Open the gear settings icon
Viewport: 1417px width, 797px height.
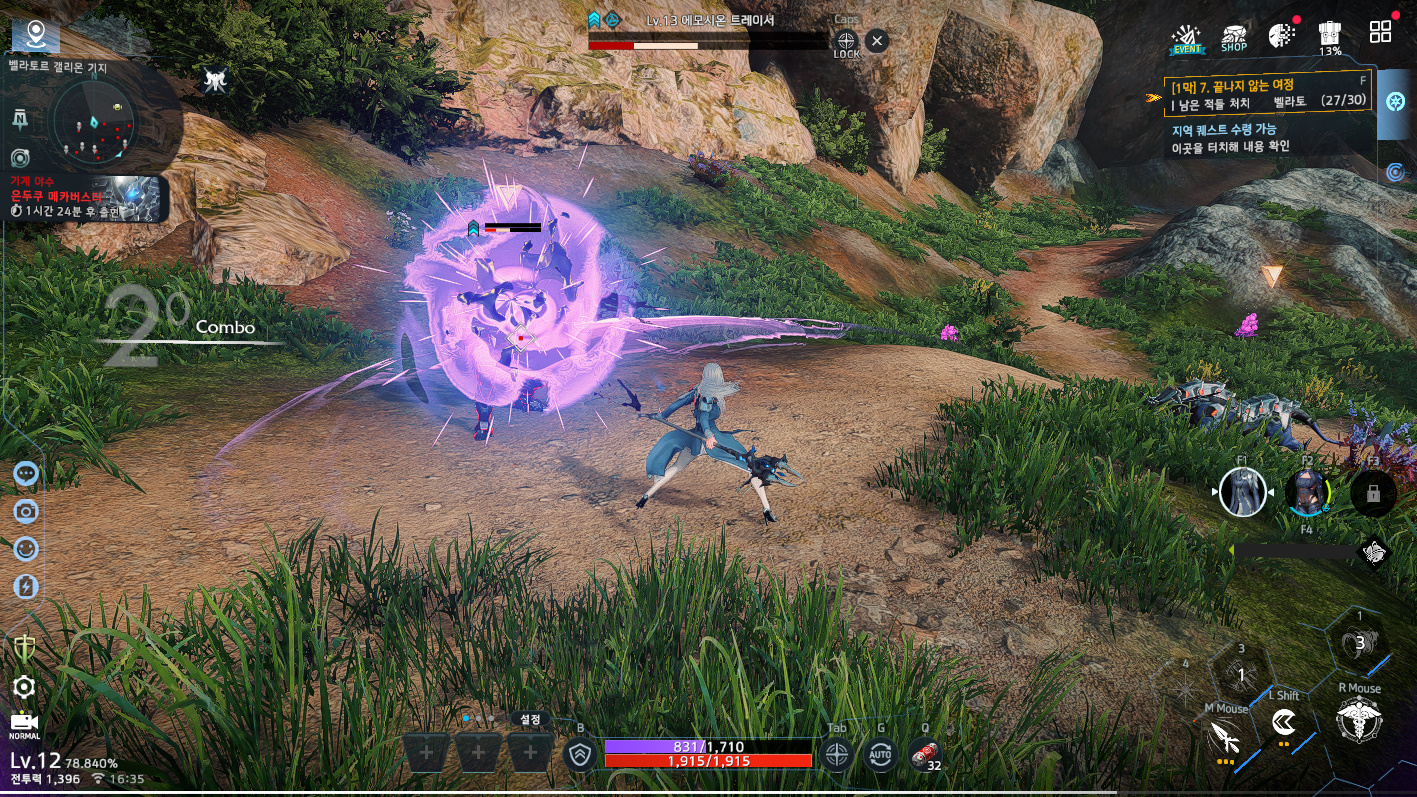click(24, 686)
